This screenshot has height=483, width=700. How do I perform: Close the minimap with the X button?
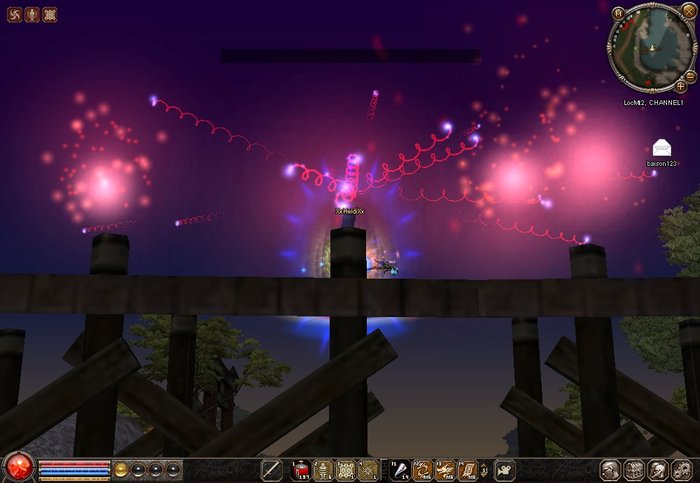(x=691, y=12)
